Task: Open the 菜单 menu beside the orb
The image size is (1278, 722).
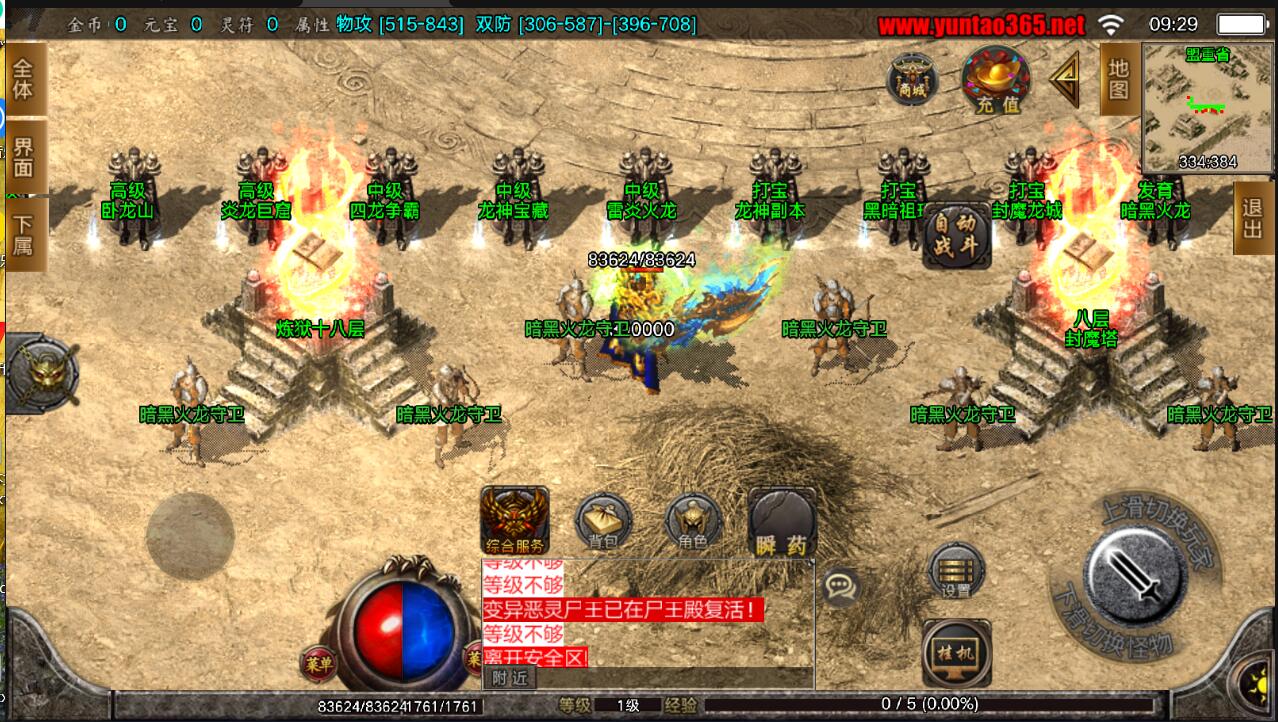Action: [318, 661]
